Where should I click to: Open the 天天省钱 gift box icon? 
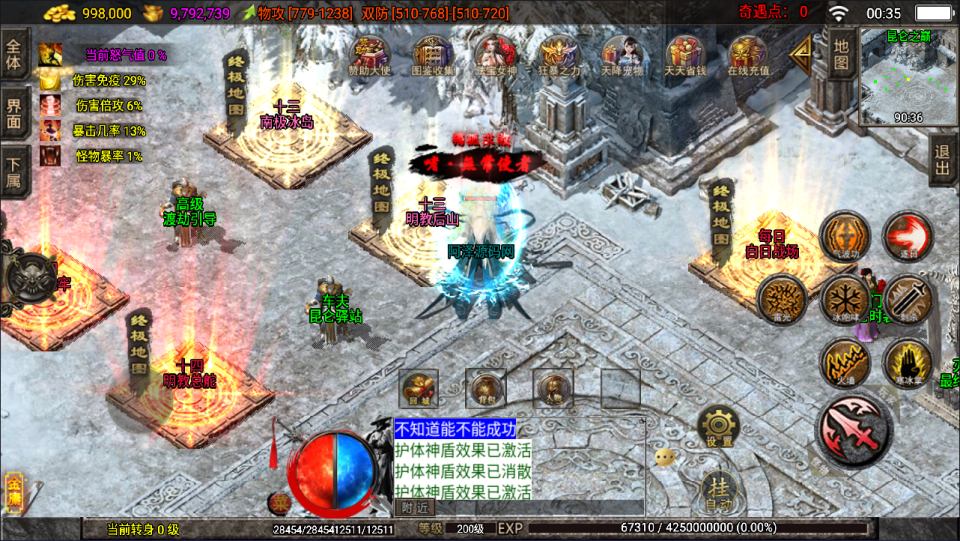(684, 54)
